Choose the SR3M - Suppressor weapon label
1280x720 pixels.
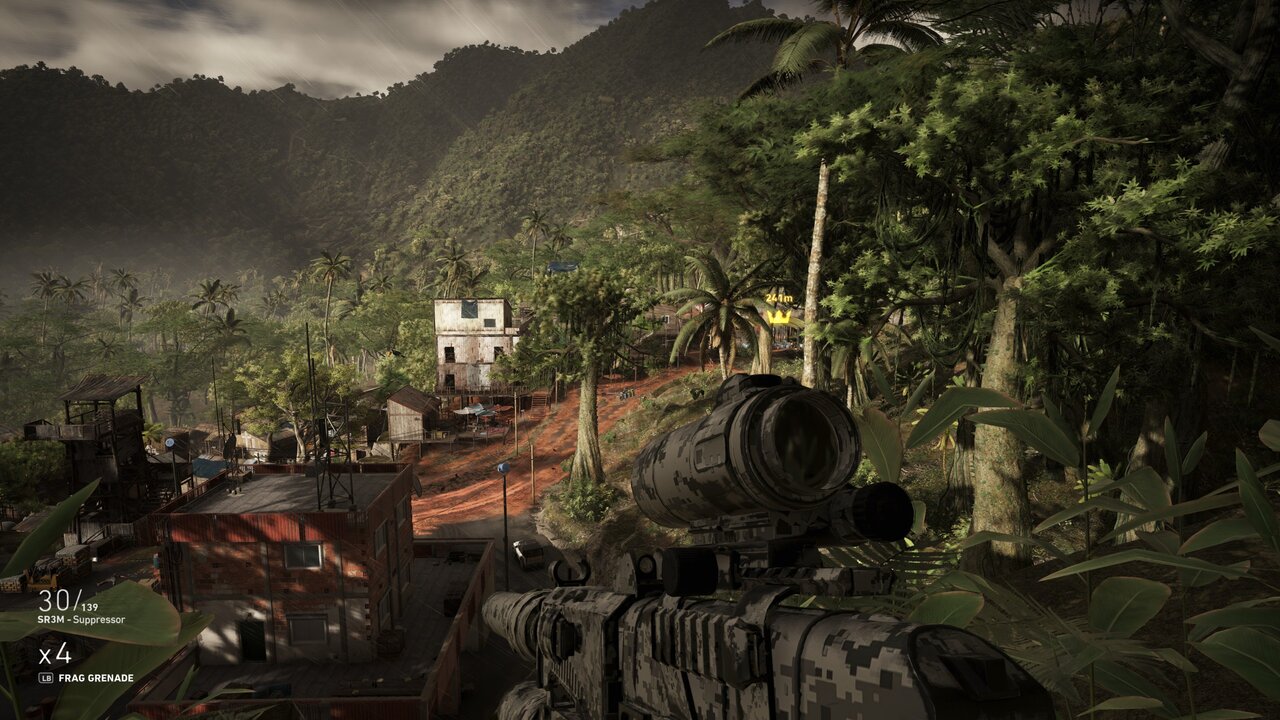pyautogui.click(x=82, y=620)
